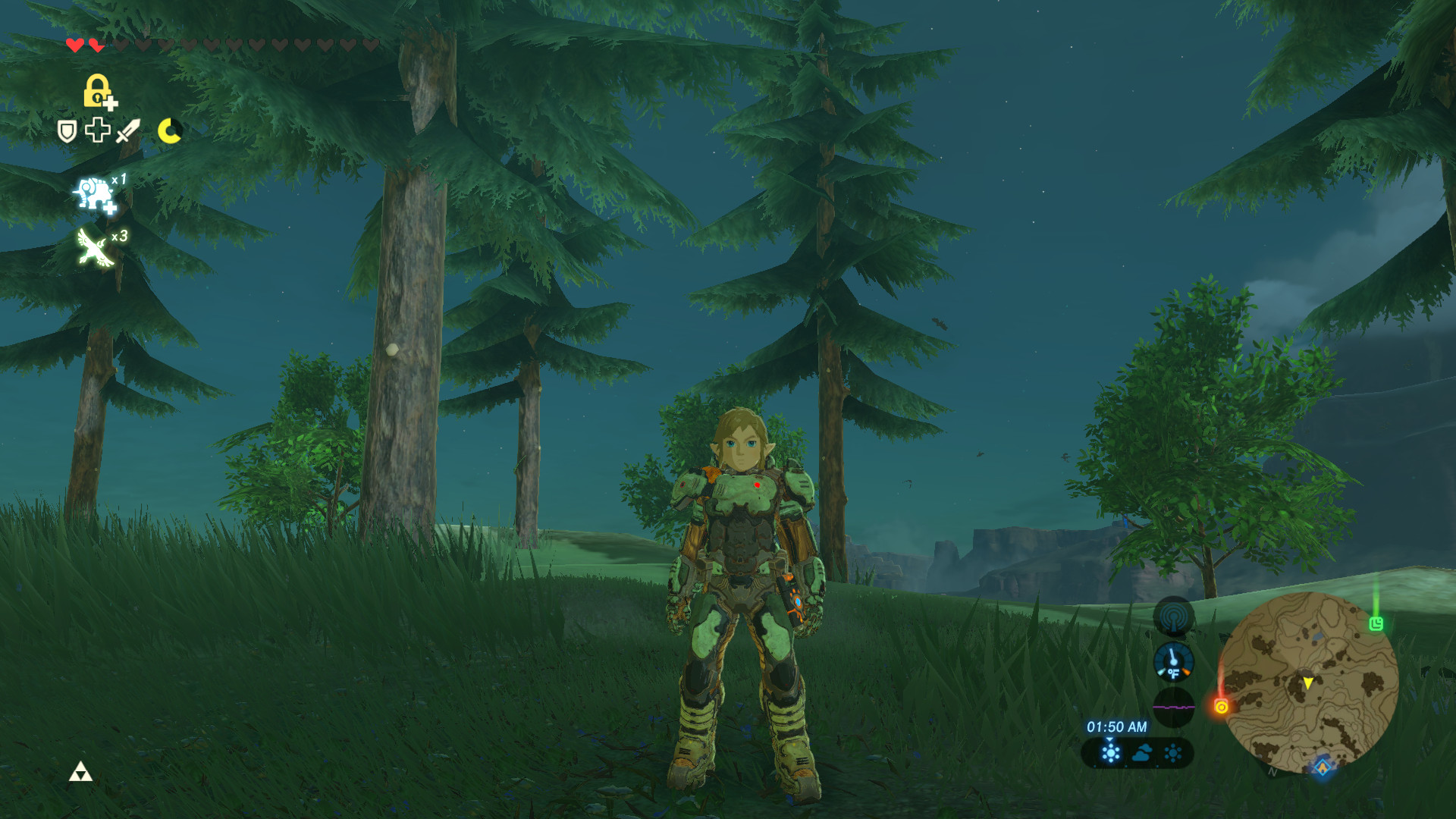Click the sound waveform meter circle
Viewport: 1456px width, 819px height.
pyautogui.click(x=1174, y=706)
